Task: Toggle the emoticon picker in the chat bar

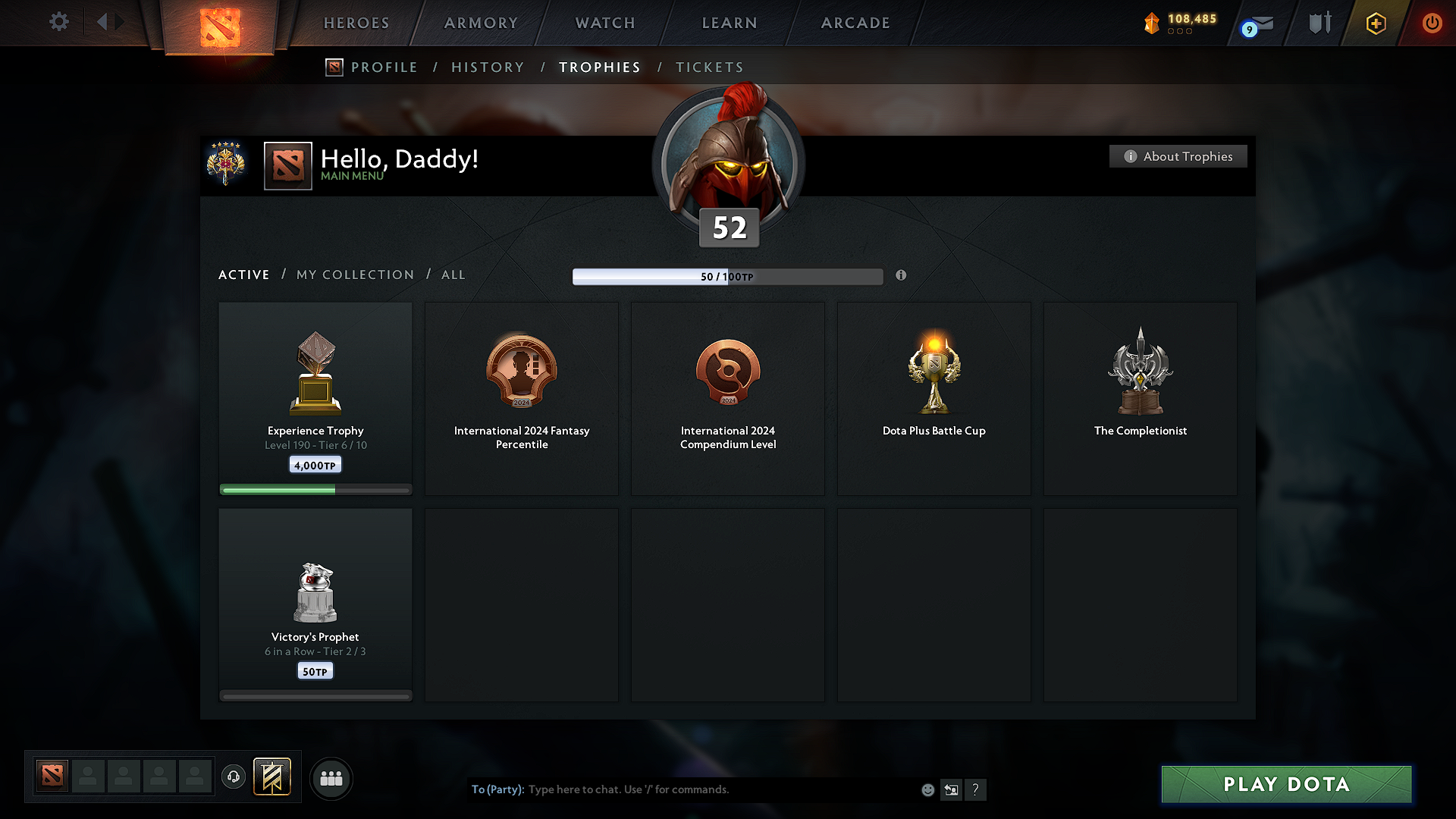Action: click(x=927, y=789)
